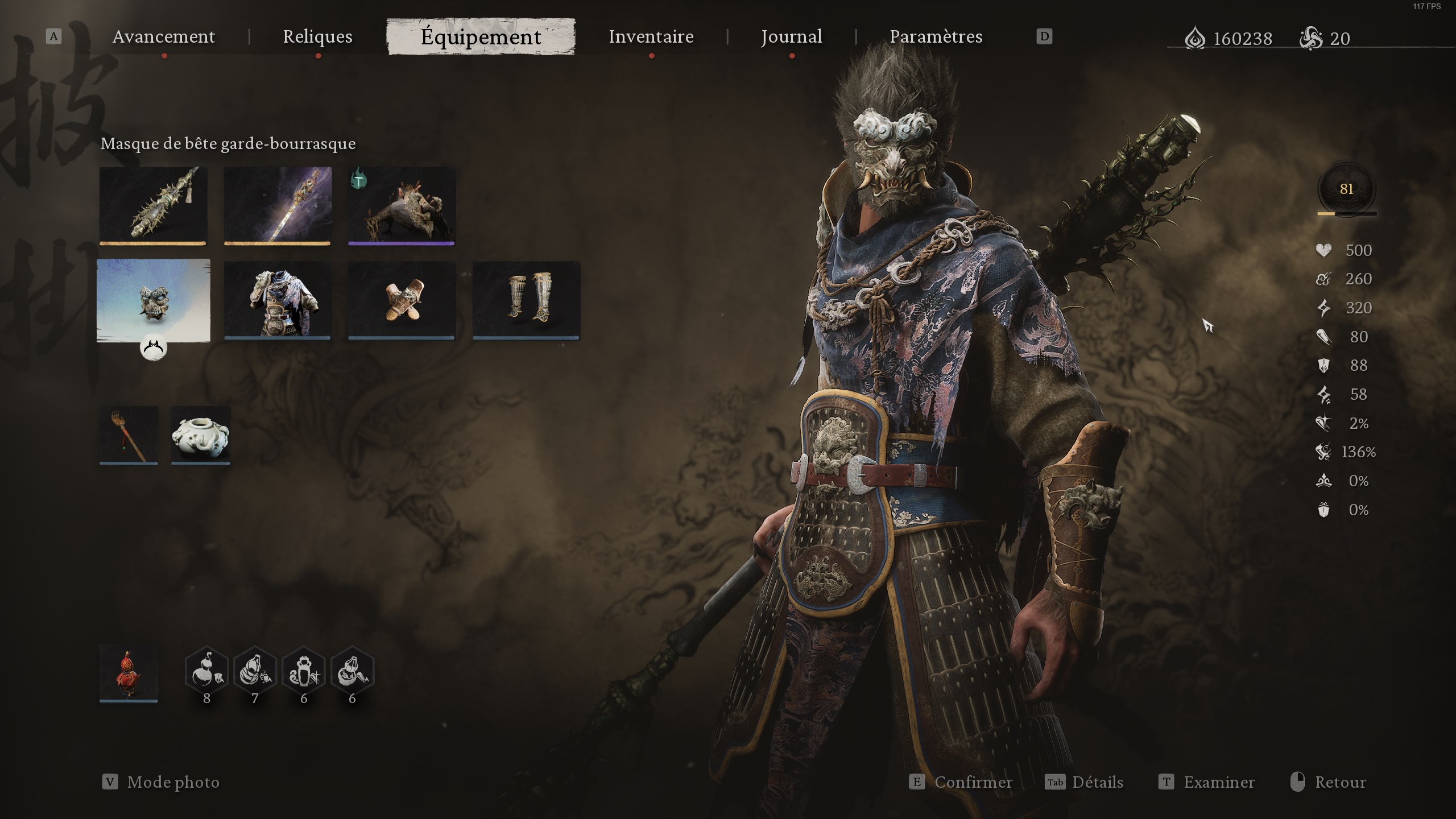
Task: Switch to the Inventaire tab
Action: point(650,36)
